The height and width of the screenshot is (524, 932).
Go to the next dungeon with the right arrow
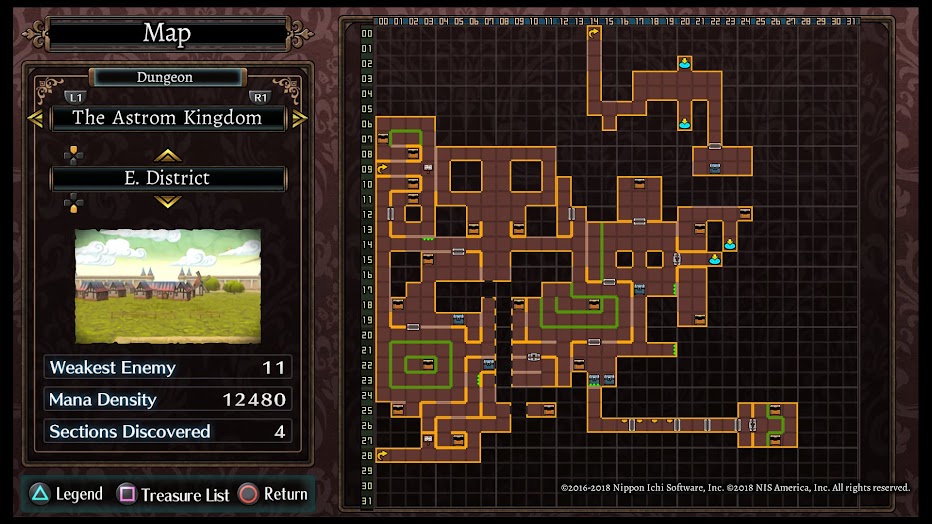coord(299,118)
